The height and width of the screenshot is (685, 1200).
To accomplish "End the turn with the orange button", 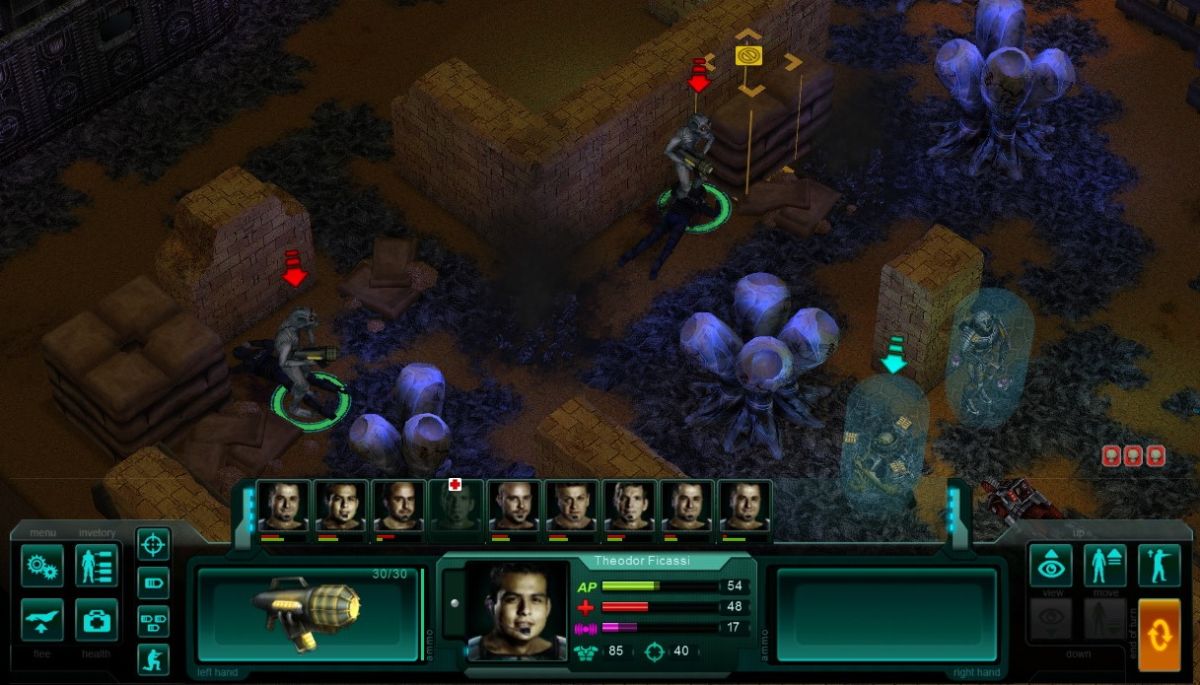I will 1159,634.
